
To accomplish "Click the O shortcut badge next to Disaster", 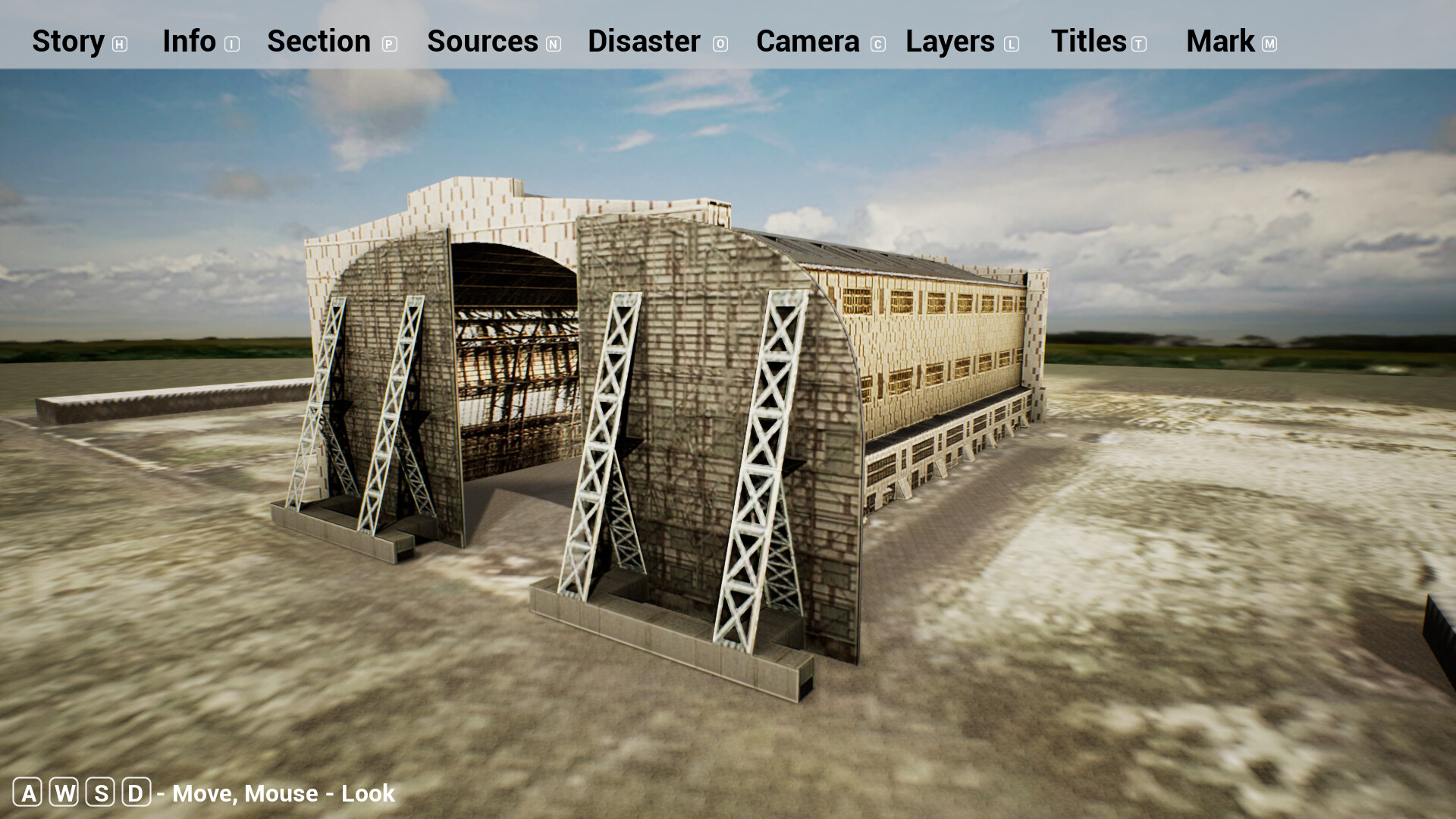I will coord(720,44).
